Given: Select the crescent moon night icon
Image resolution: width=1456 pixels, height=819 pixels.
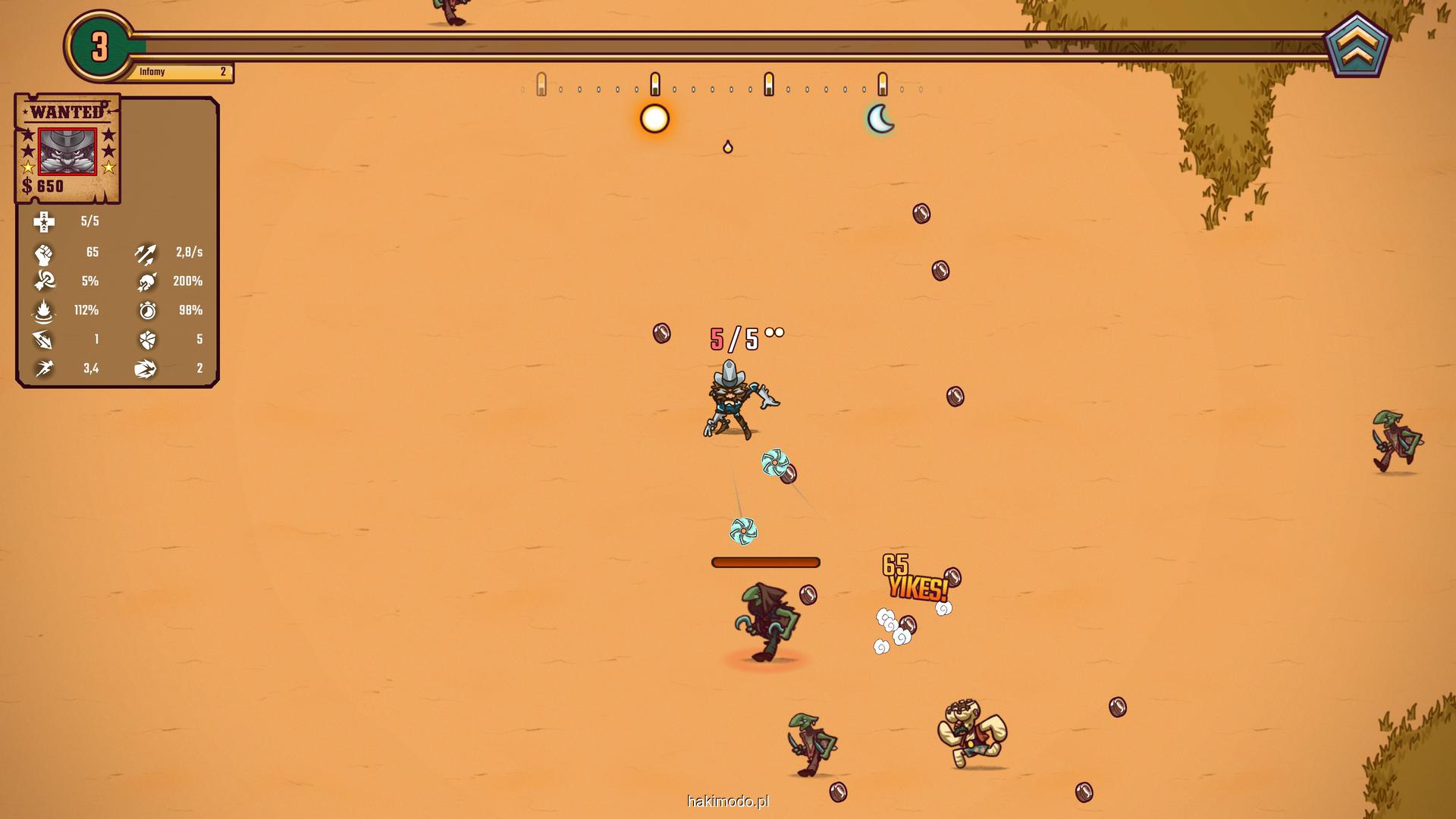Looking at the screenshot, I should (880, 119).
